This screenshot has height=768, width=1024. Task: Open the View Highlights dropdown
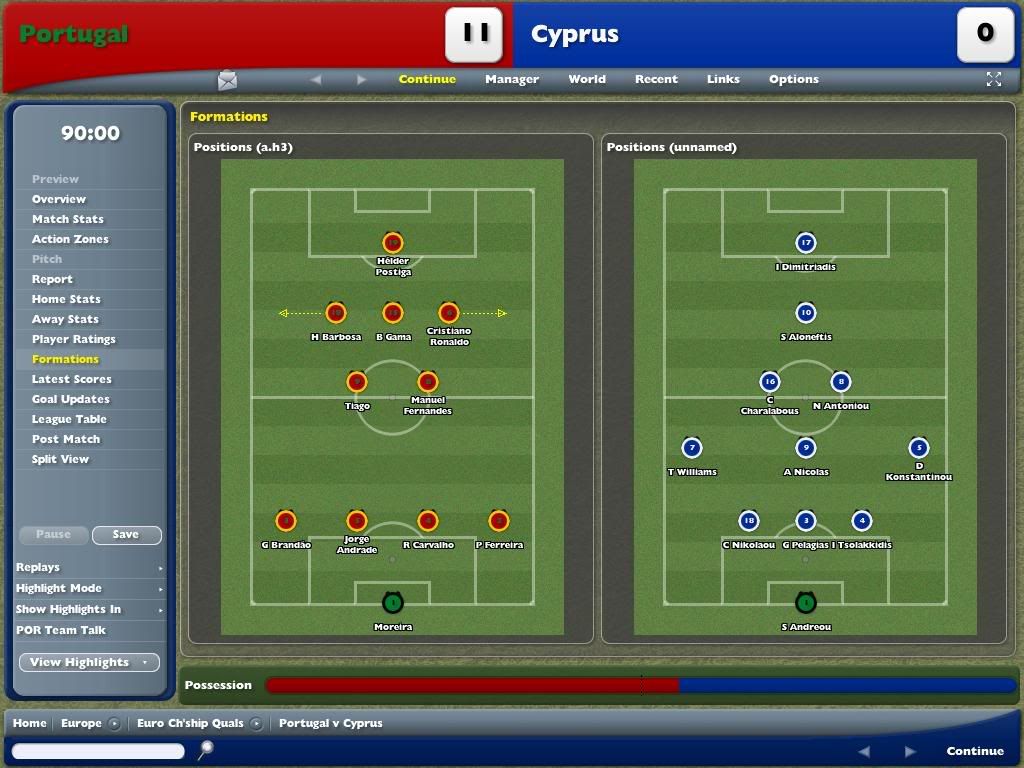pyautogui.click(x=89, y=662)
